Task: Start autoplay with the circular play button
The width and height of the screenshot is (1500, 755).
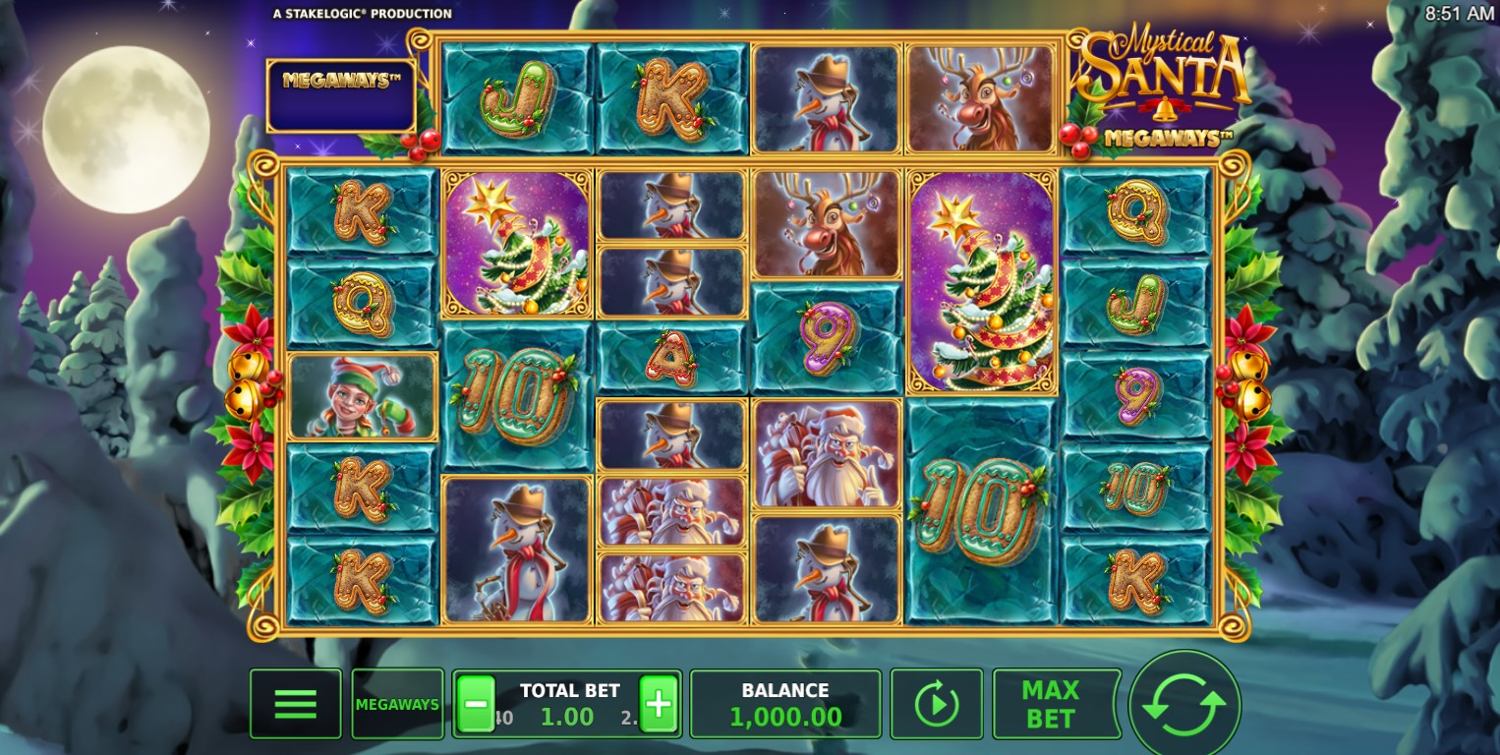Action: [935, 704]
